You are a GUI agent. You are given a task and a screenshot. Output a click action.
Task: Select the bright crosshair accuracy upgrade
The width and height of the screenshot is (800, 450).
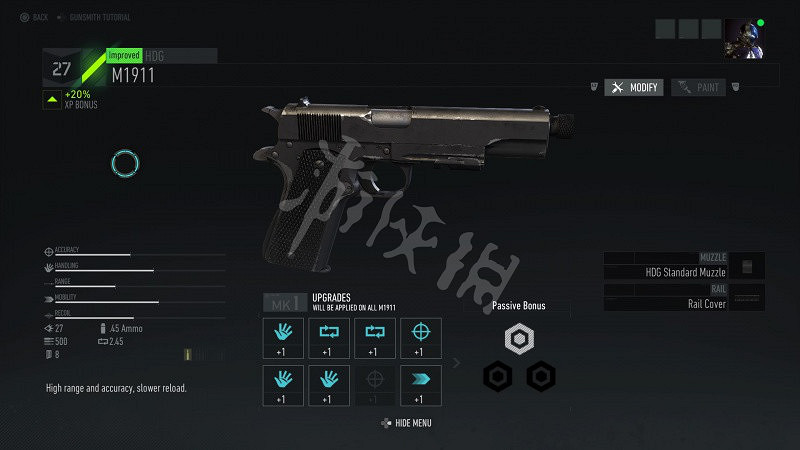tap(420, 338)
